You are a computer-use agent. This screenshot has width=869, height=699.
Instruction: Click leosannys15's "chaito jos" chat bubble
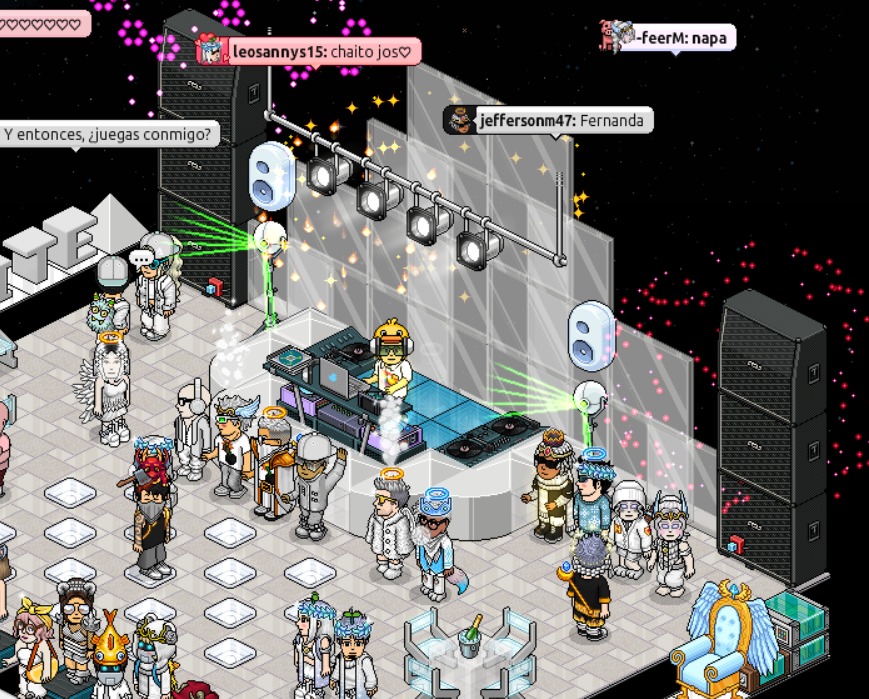(308, 51)
